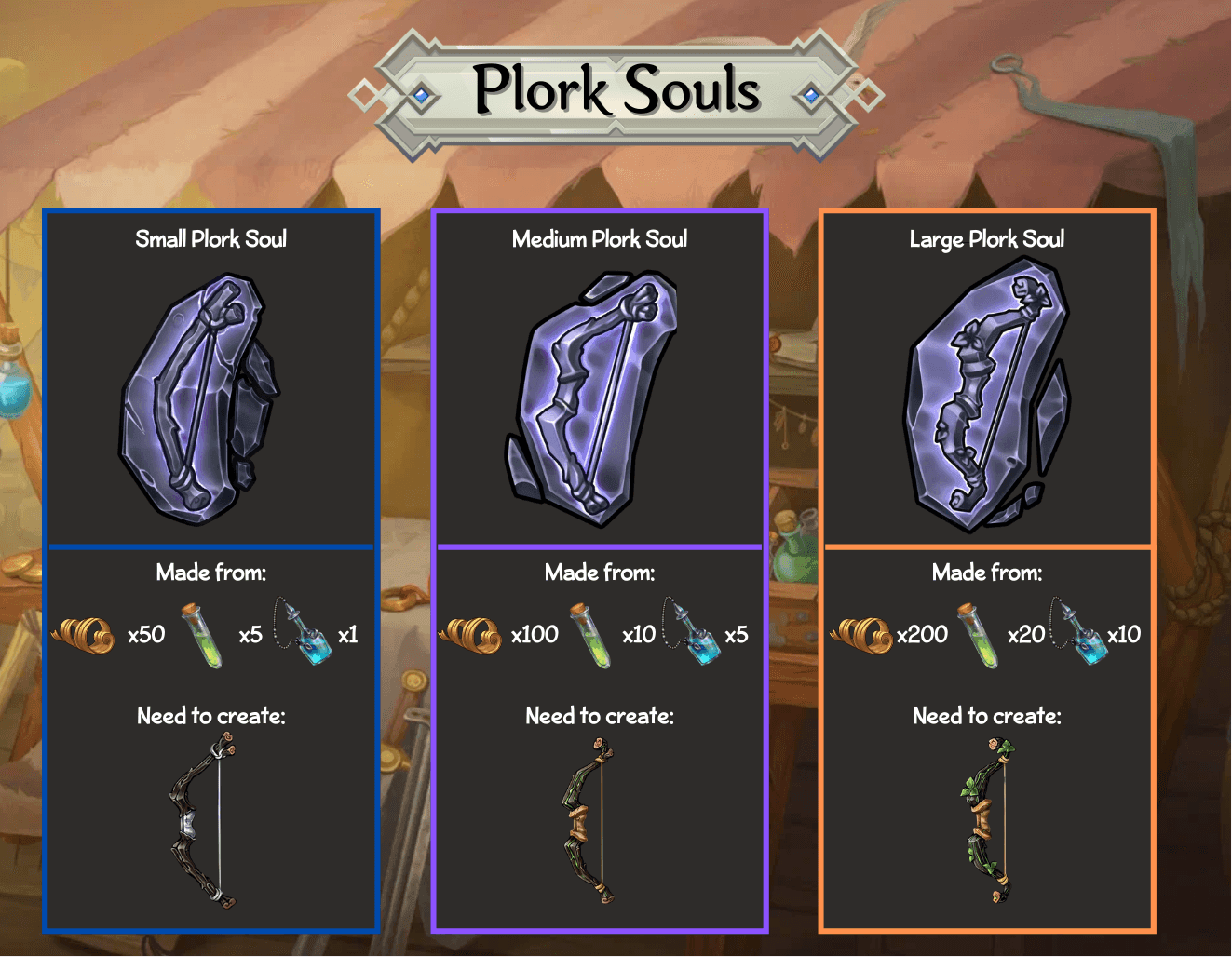The height and width of the screenshot is (957, 1232).
Task: Choose the blue potion bottle in Large card
Action: [x=1081, y=632]
